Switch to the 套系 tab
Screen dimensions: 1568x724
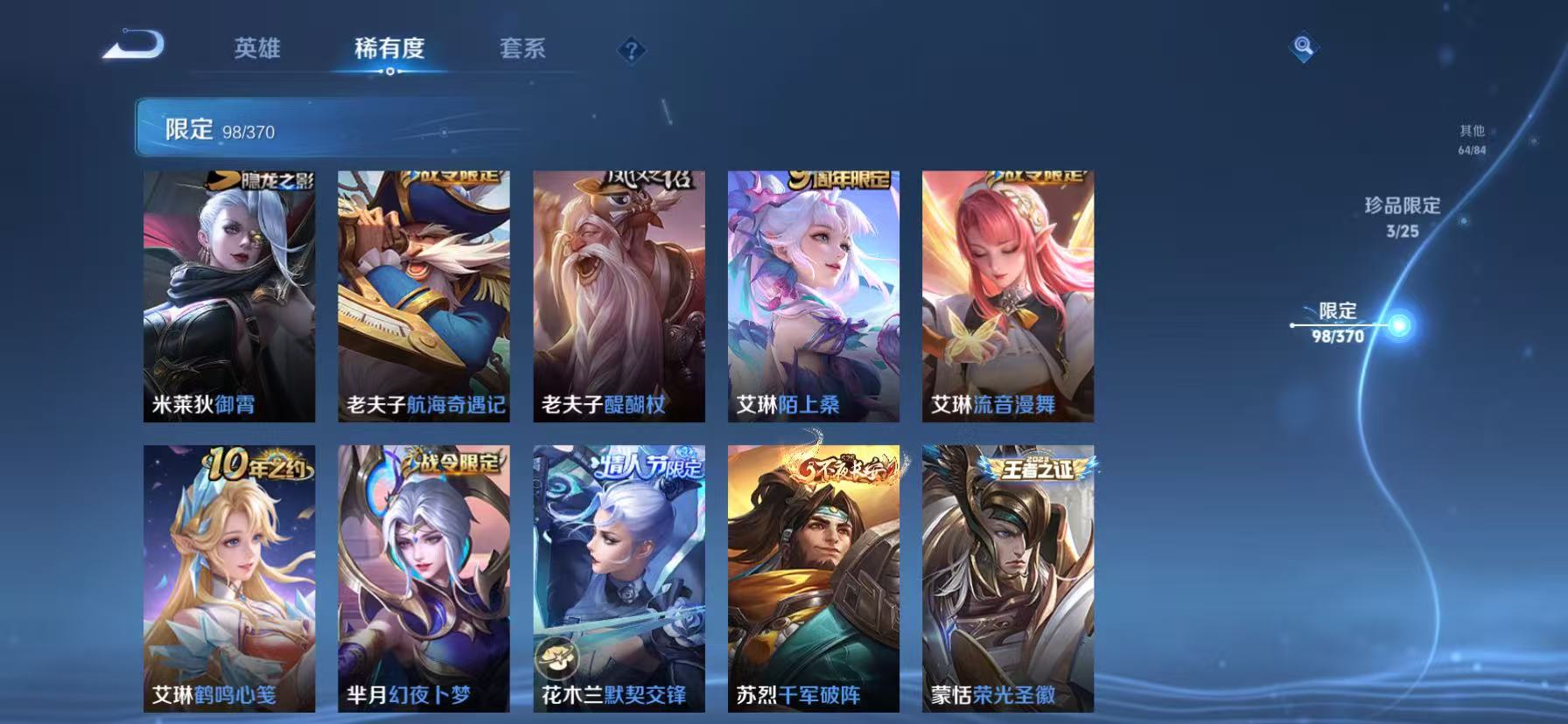coord(521,50)
